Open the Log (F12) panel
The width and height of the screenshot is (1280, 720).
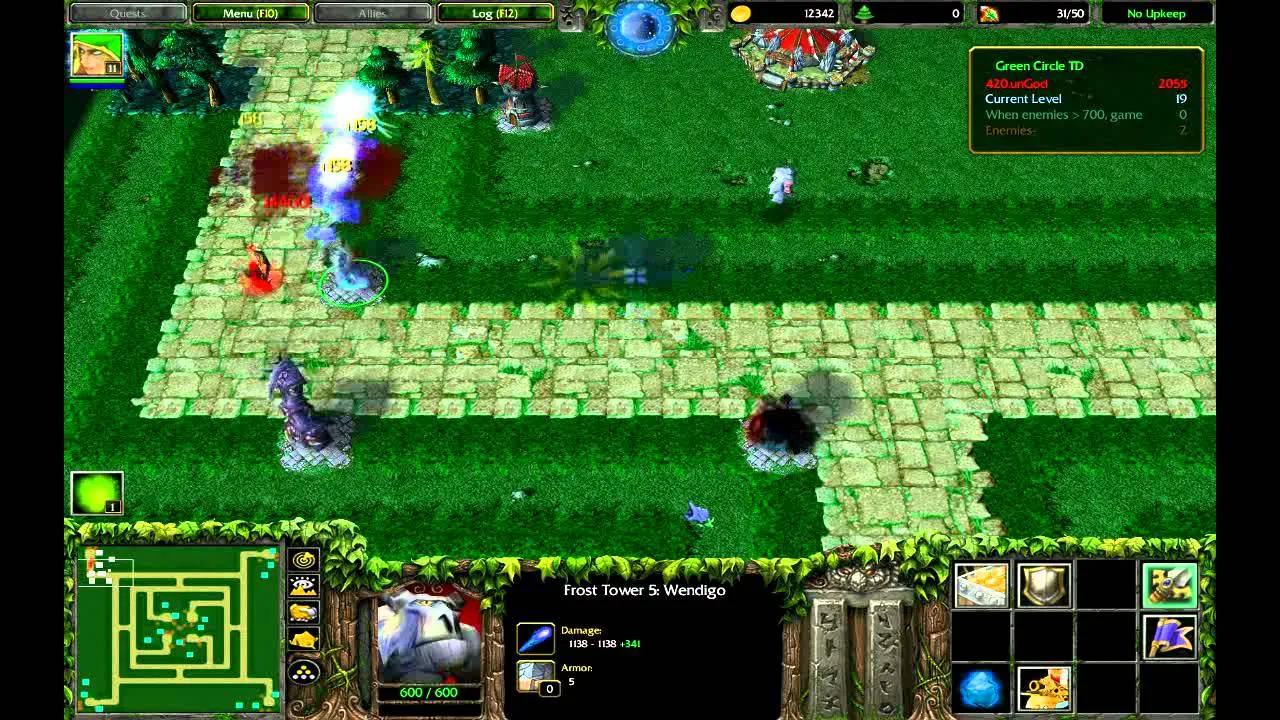pos(496,13)
